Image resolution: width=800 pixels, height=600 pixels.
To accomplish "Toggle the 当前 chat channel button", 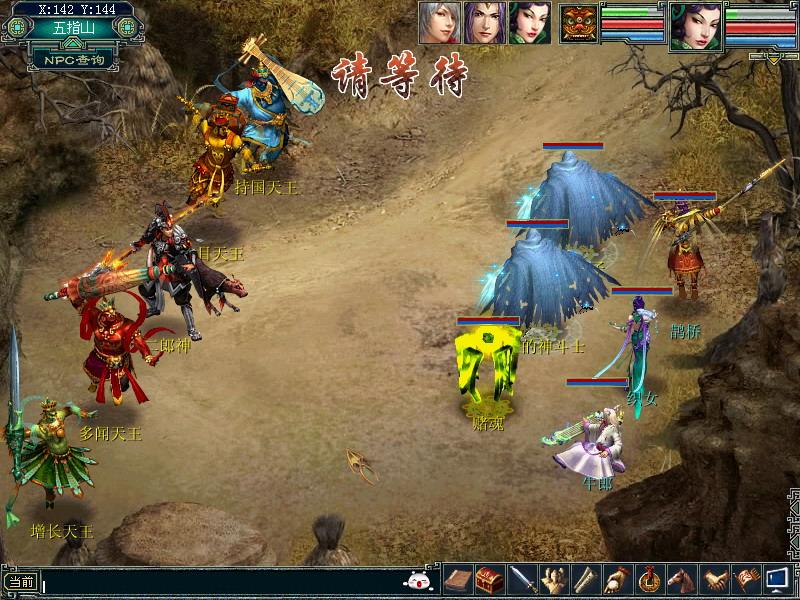I will (x=21, y=581).
